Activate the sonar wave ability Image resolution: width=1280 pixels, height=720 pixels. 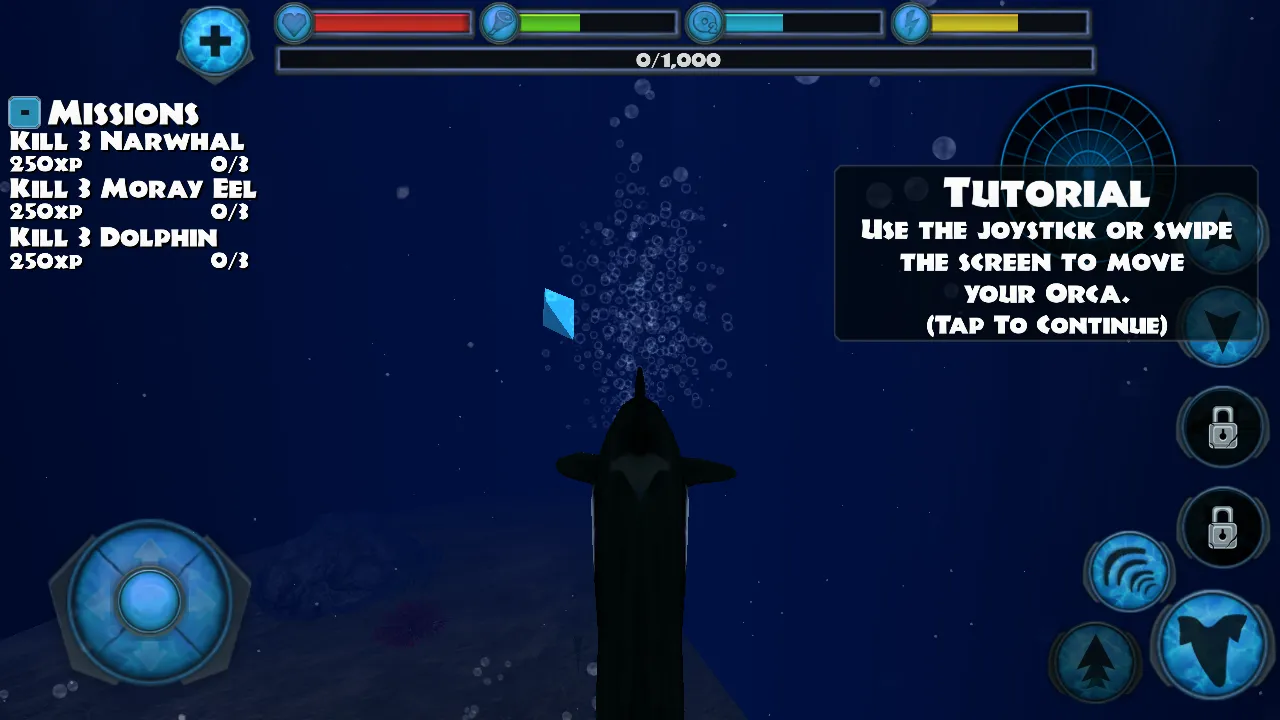point(1129,572)
